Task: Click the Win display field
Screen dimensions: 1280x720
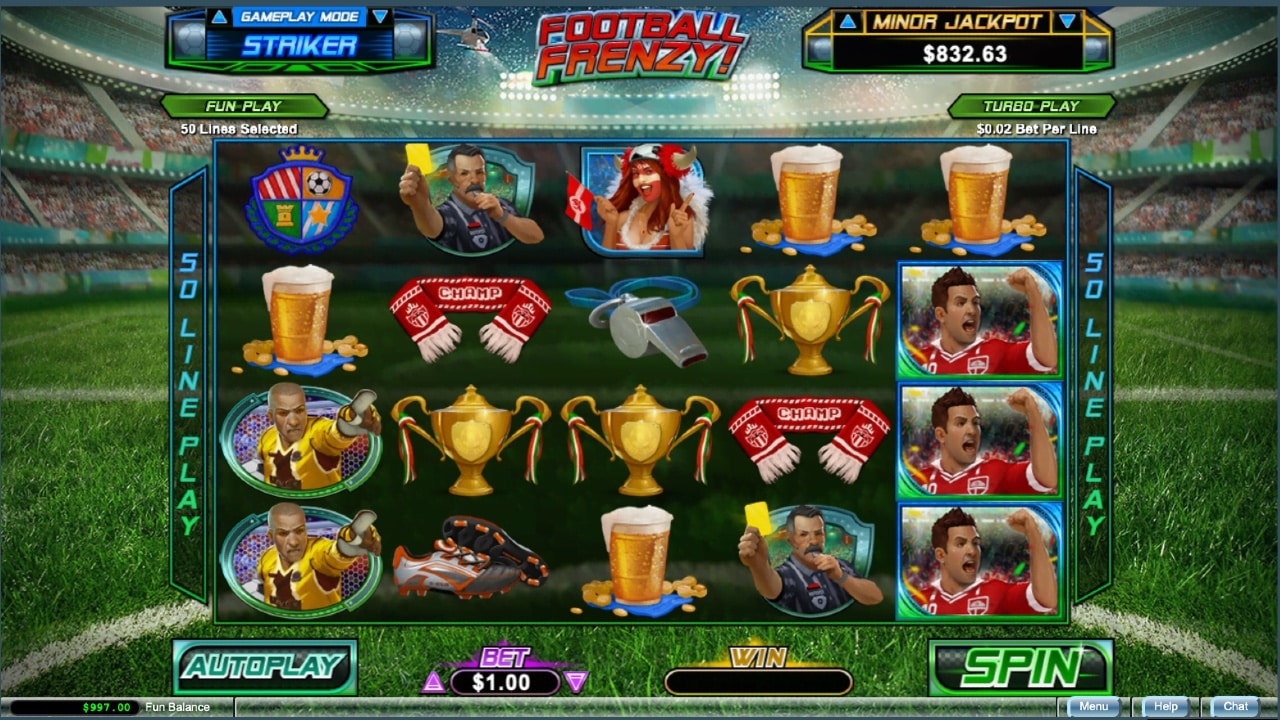Action: [x=759, y=679]
